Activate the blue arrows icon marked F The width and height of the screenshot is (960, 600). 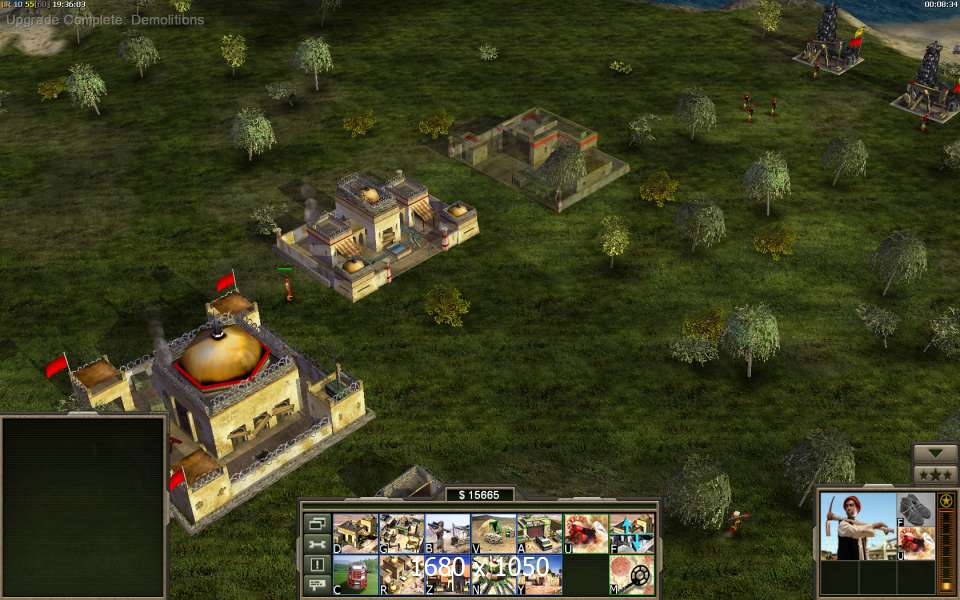coord(631,533)
